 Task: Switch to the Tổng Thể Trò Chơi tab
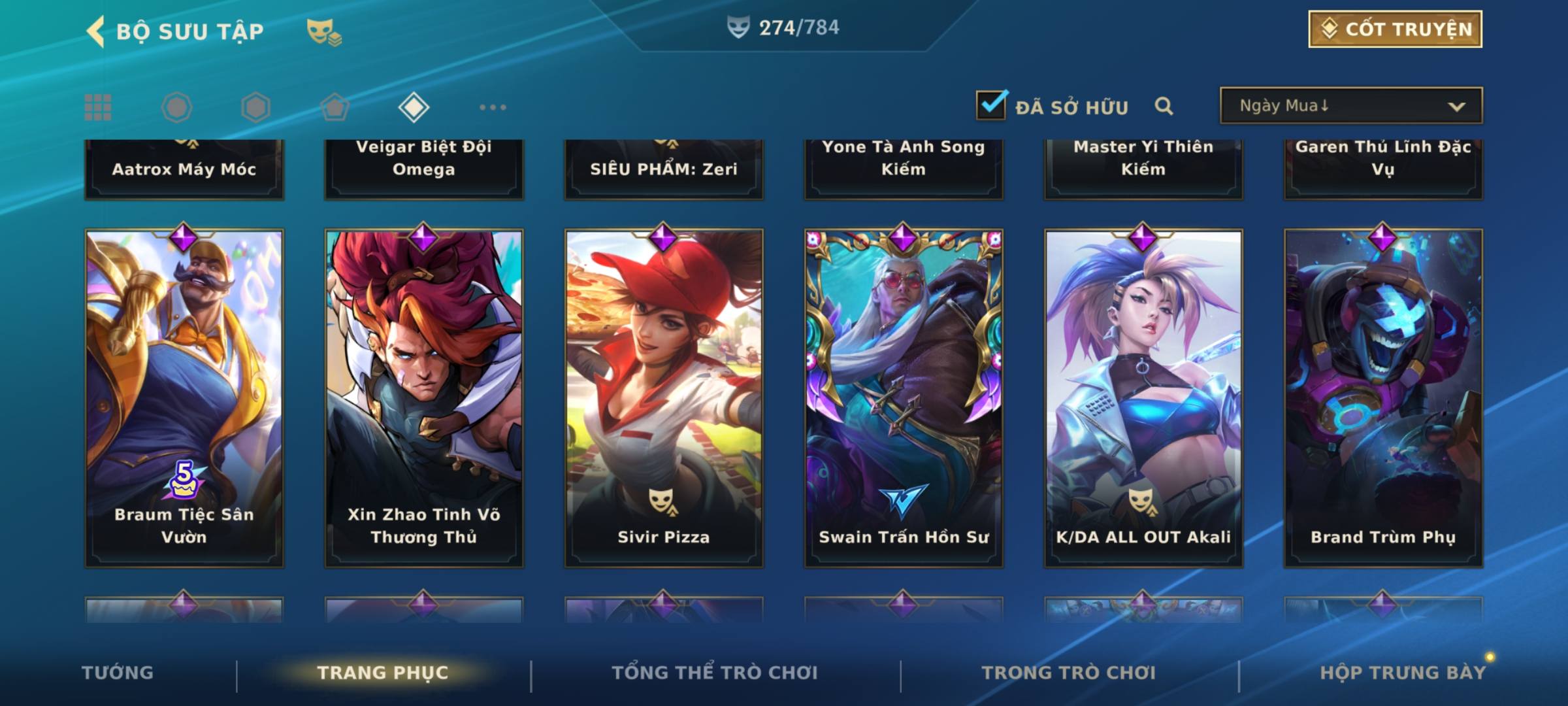coord(715,673)
